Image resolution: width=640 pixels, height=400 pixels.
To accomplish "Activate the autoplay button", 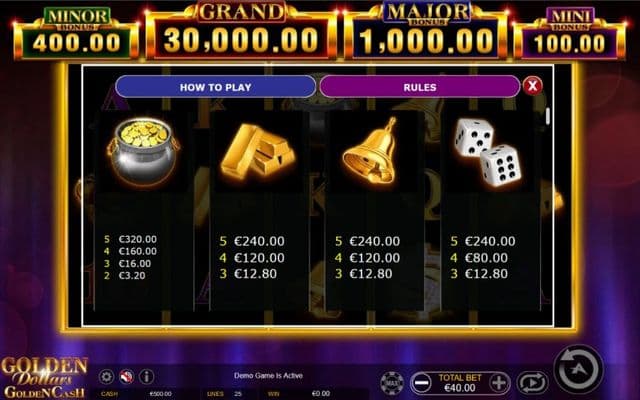I will tap(532, 381).
